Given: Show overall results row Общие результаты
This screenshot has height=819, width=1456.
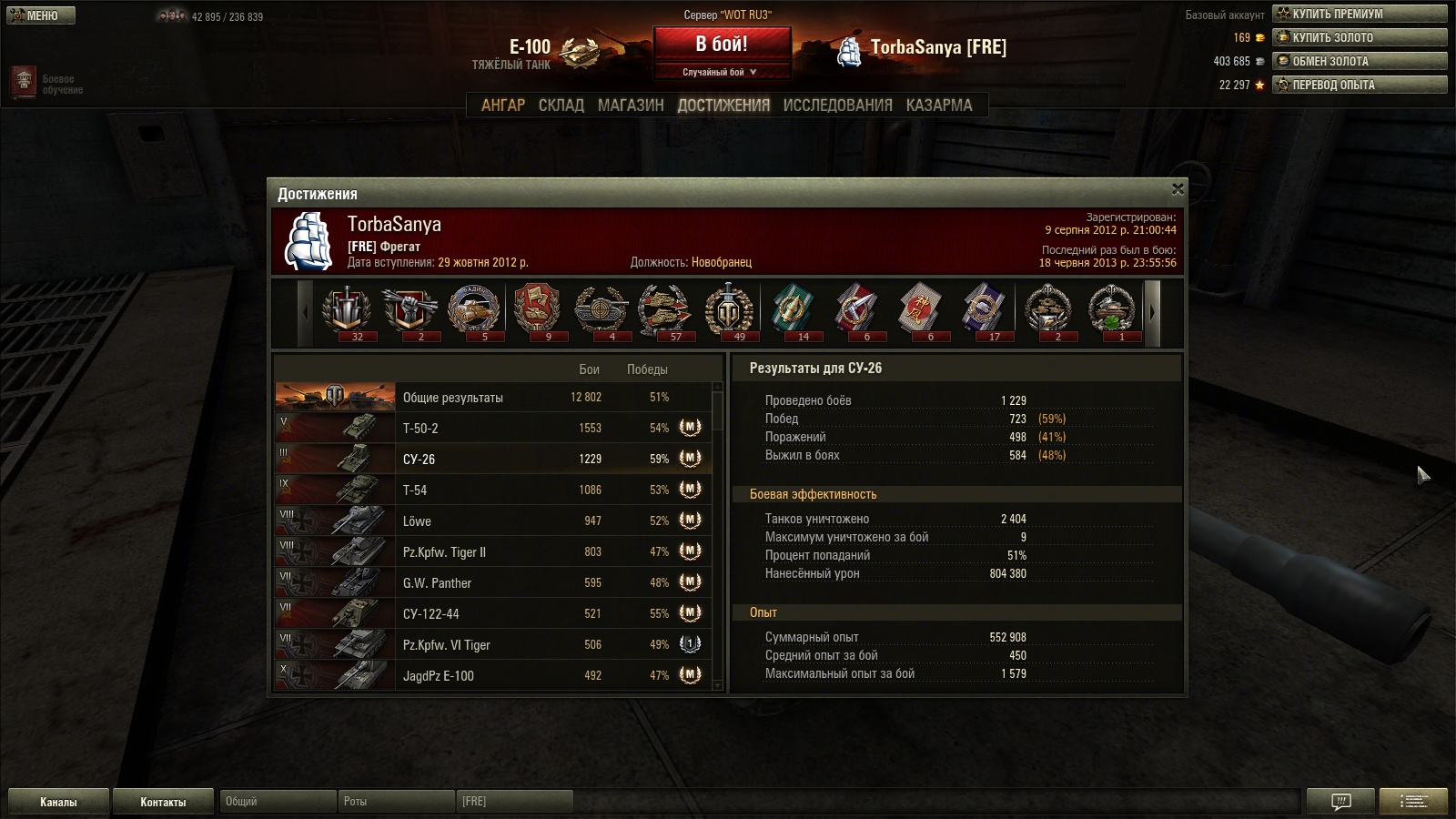Looking at the screenshot, I should tap(491, 398).
